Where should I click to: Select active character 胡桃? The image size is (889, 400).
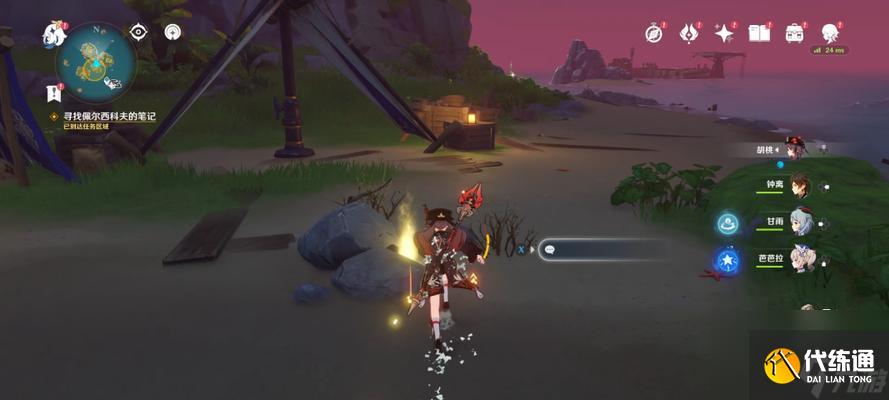[x=795, y=149]
